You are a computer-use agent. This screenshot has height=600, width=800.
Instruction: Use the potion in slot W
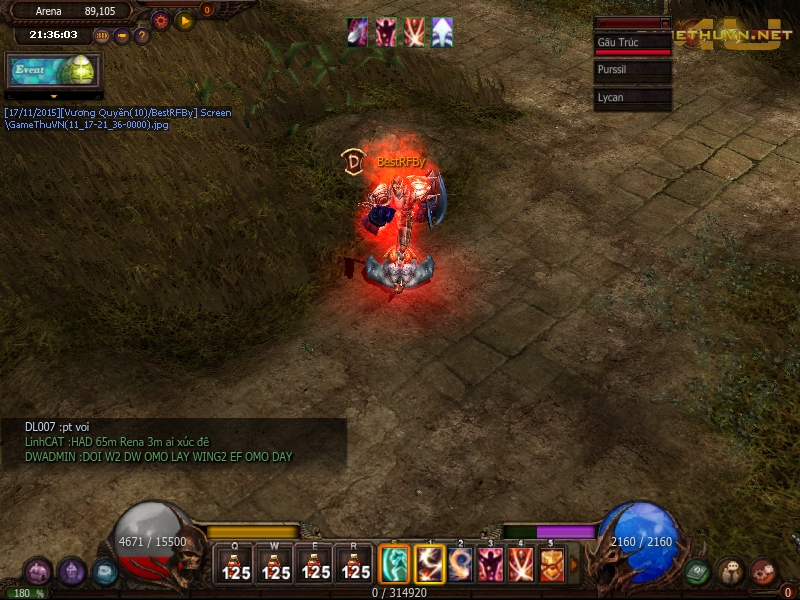pos(275,565)
